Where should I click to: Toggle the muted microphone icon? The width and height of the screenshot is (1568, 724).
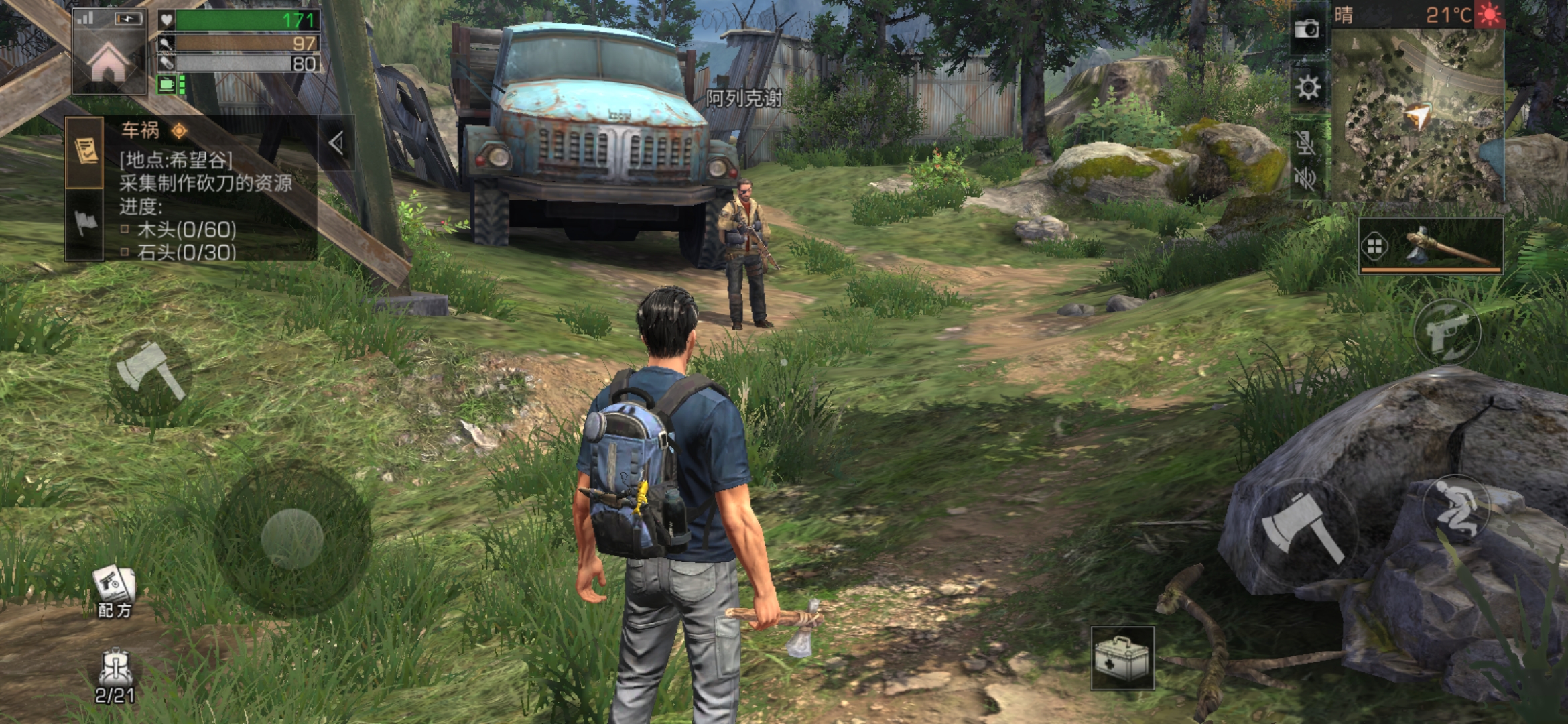[1306, 143]
